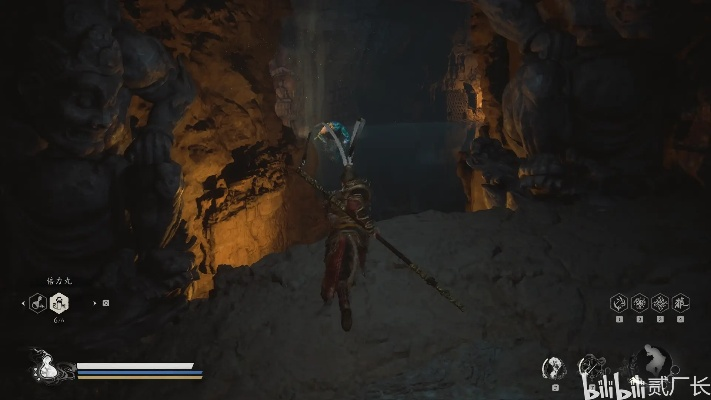
Task: Cast the glyph spell in the fourth slot
Action: (x=680, y=301)
